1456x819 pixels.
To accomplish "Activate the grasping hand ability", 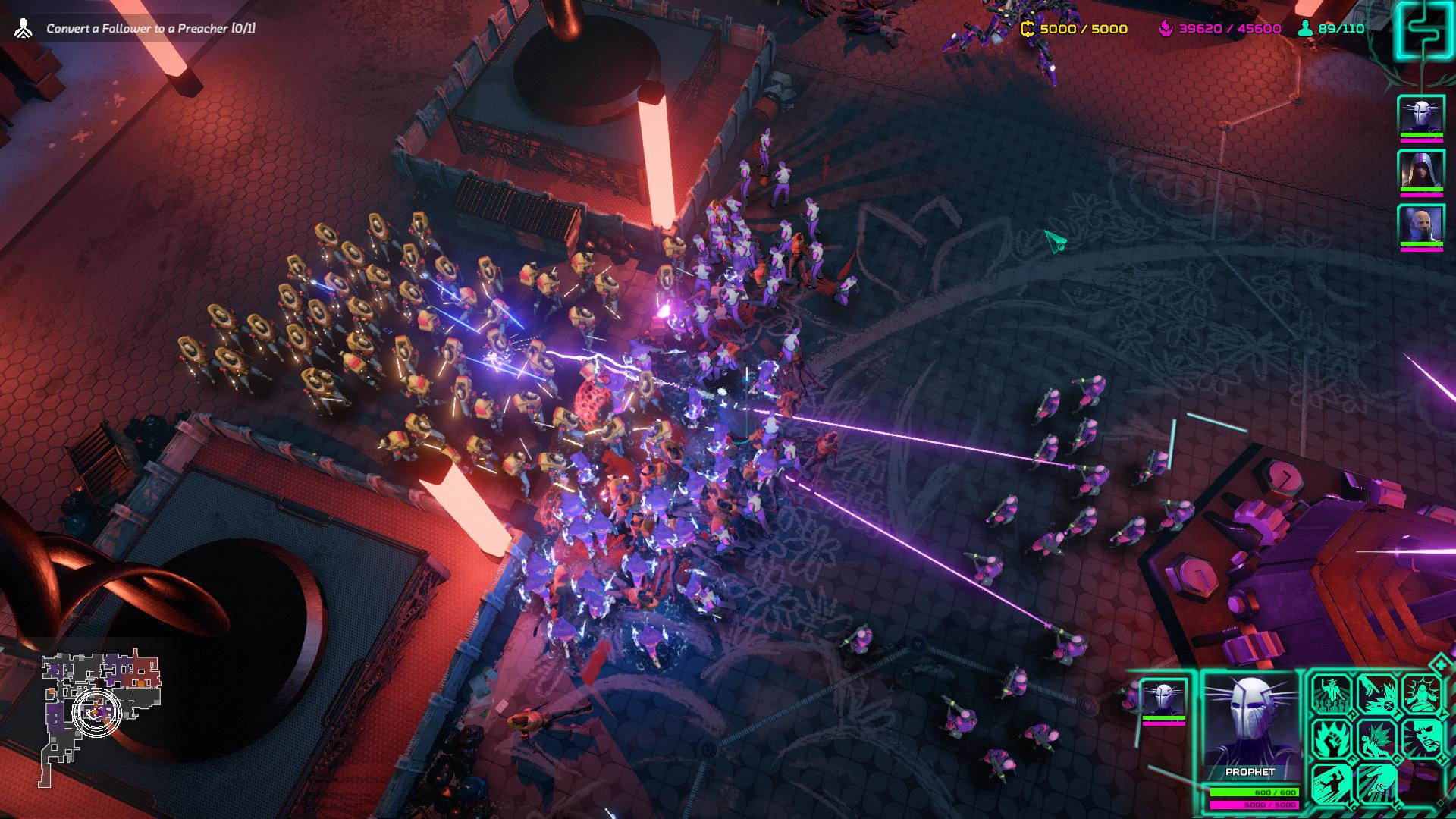I will [1377, 782].
